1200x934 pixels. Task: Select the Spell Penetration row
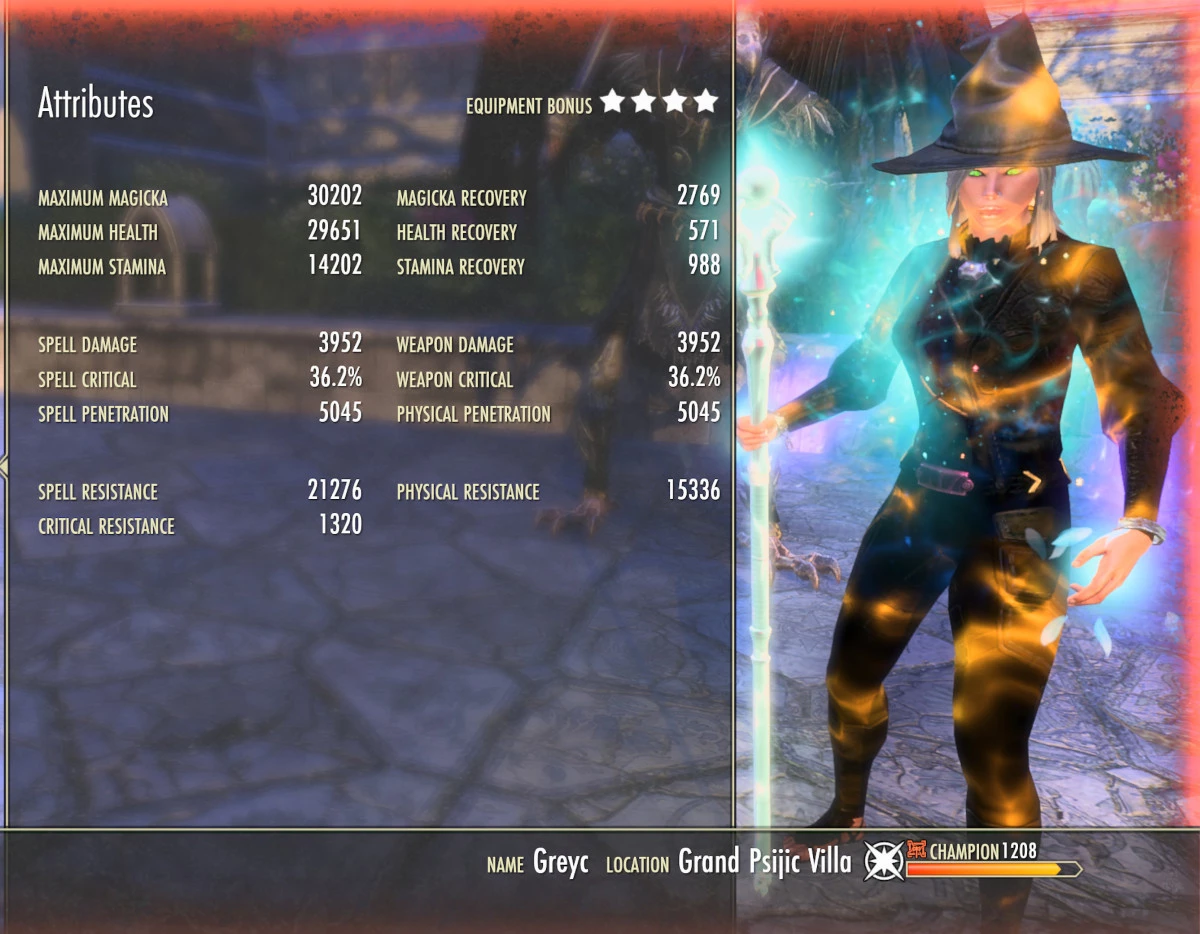200,413
